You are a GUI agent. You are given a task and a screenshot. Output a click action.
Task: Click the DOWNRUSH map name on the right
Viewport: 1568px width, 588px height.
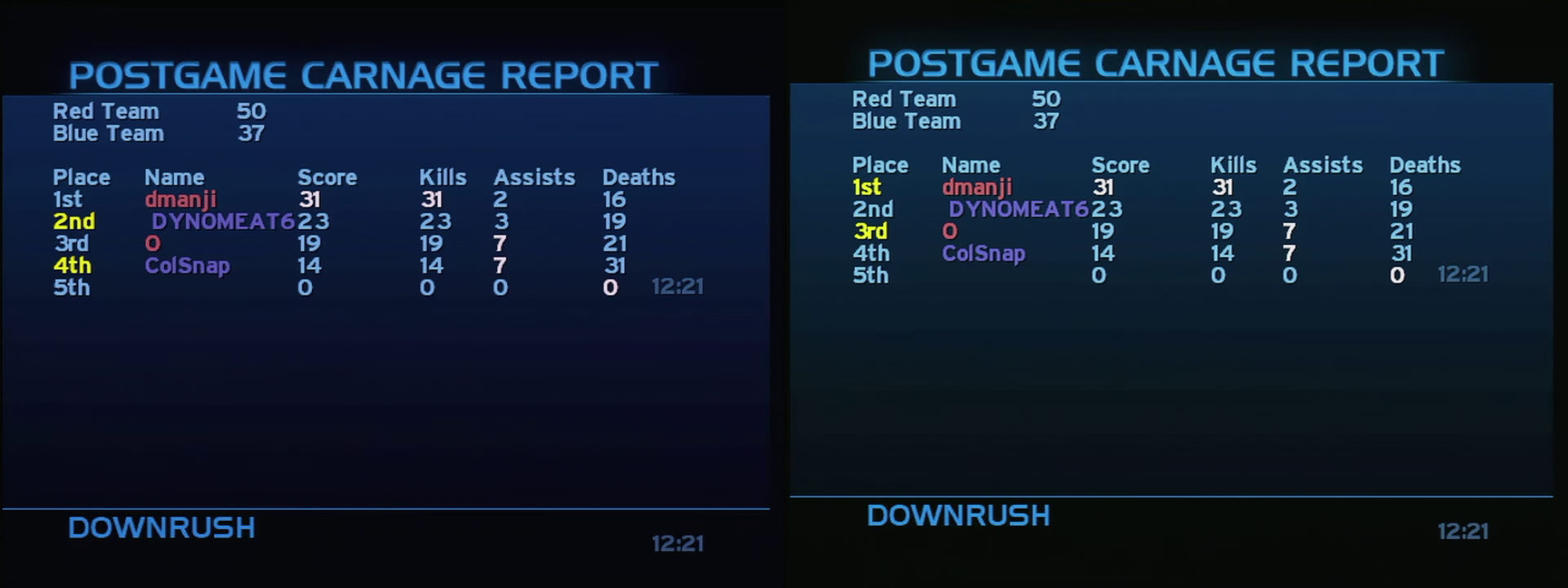point(957,515)
